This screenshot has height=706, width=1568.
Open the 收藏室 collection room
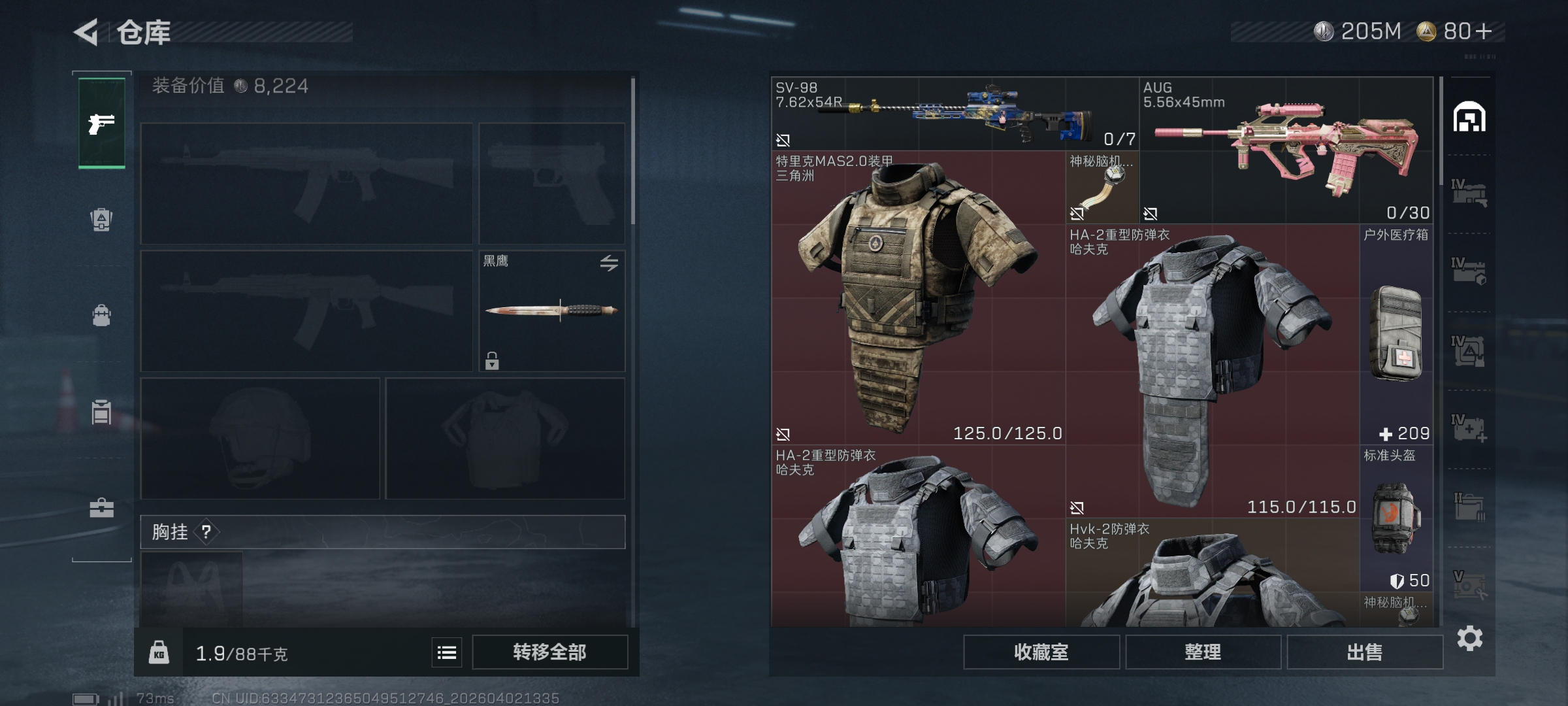[x=1041, y=652]
